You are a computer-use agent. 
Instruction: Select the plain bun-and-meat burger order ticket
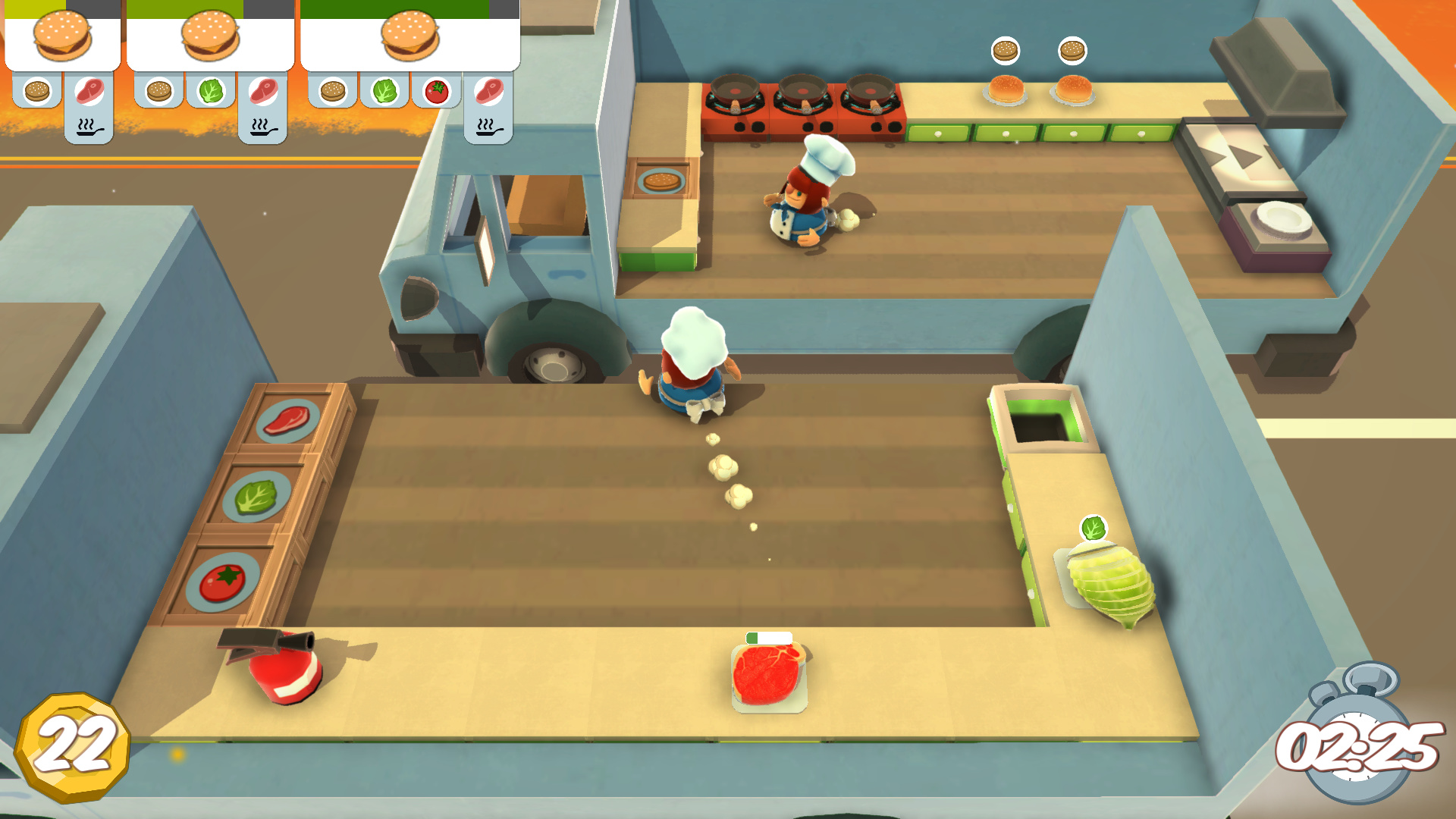pyautogui.click(x=62, y=38)
